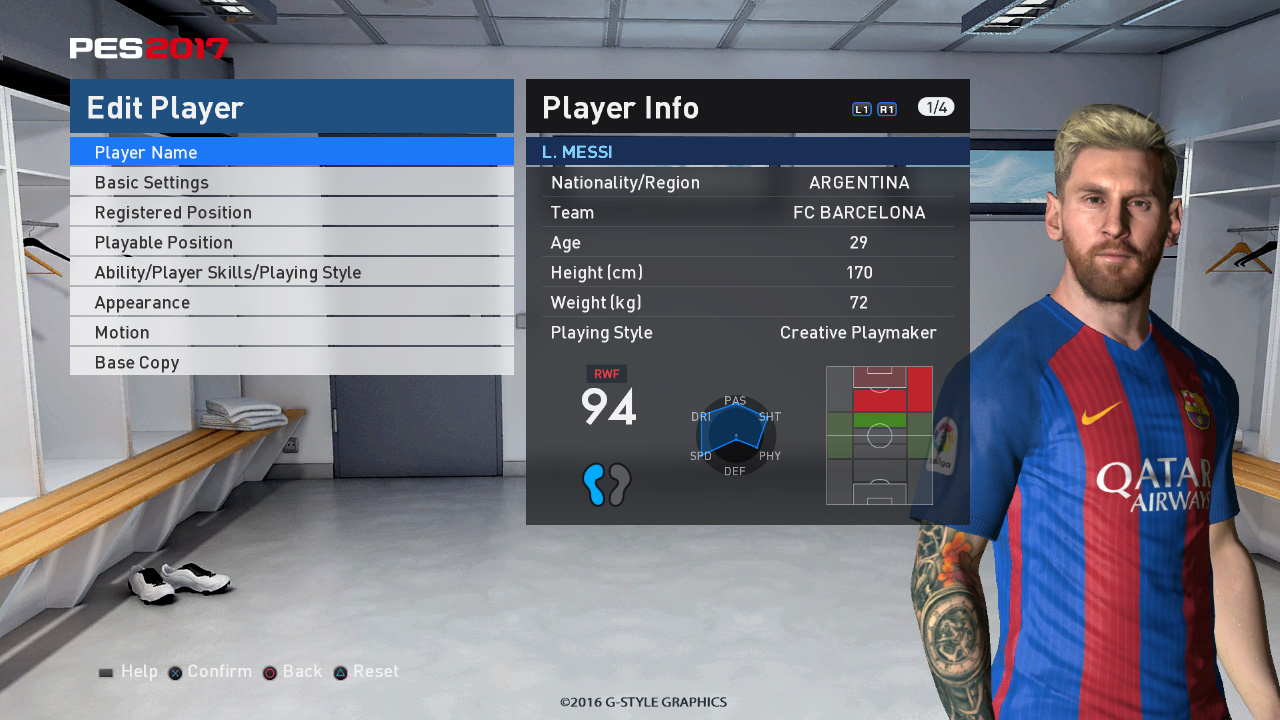Open the player stats radar chart

point(735,434)
